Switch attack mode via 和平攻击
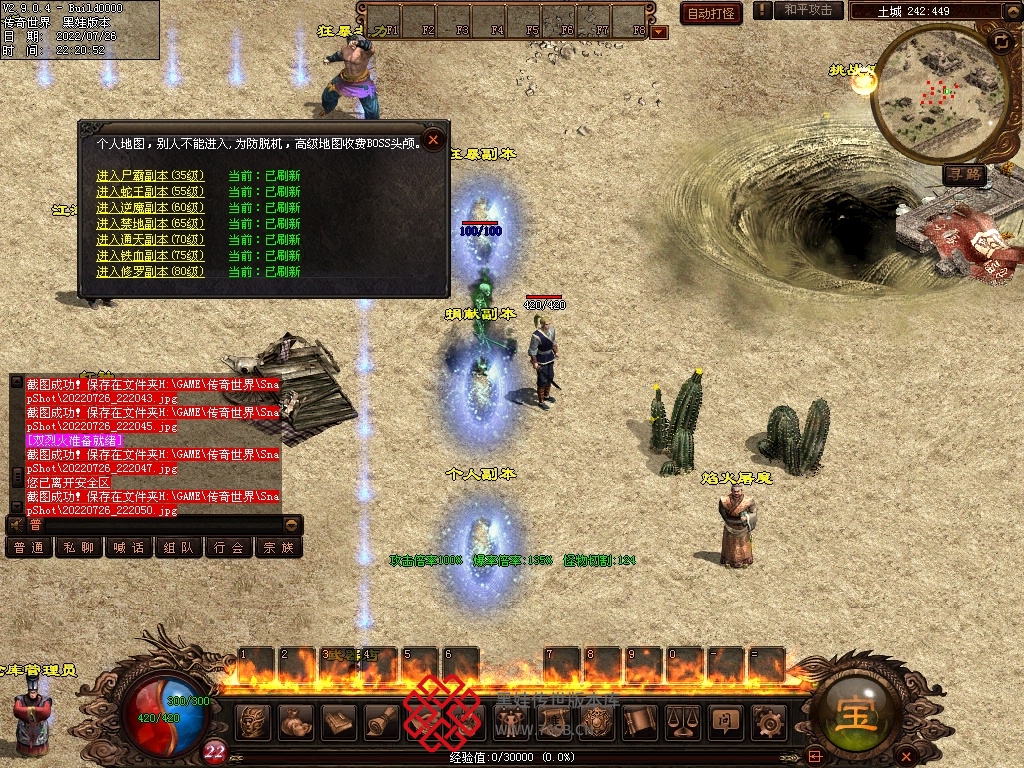Image resolution: width=1024 pixels, height=768 pixels. coord(808,10)
